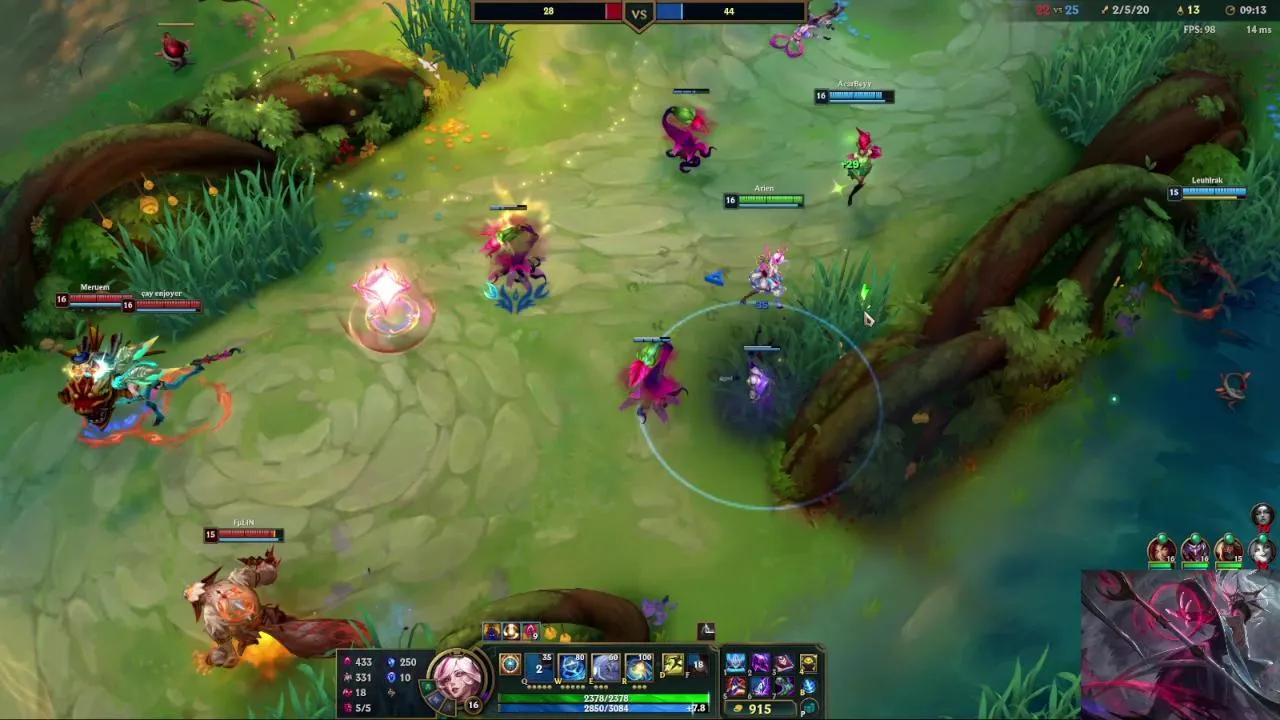Select the Q ability icon on the ability bar
1280x720 pixels.
coord(539,666)
